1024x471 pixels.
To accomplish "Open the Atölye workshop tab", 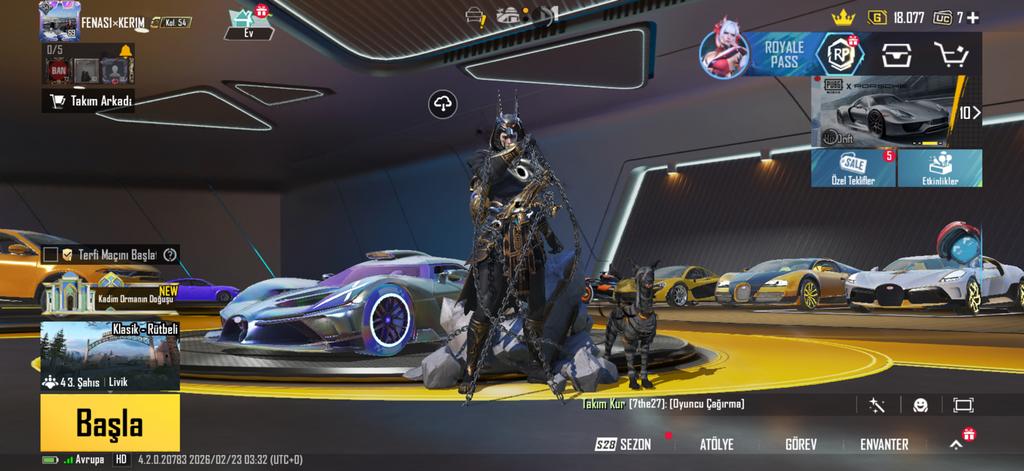I will [716, 444].
